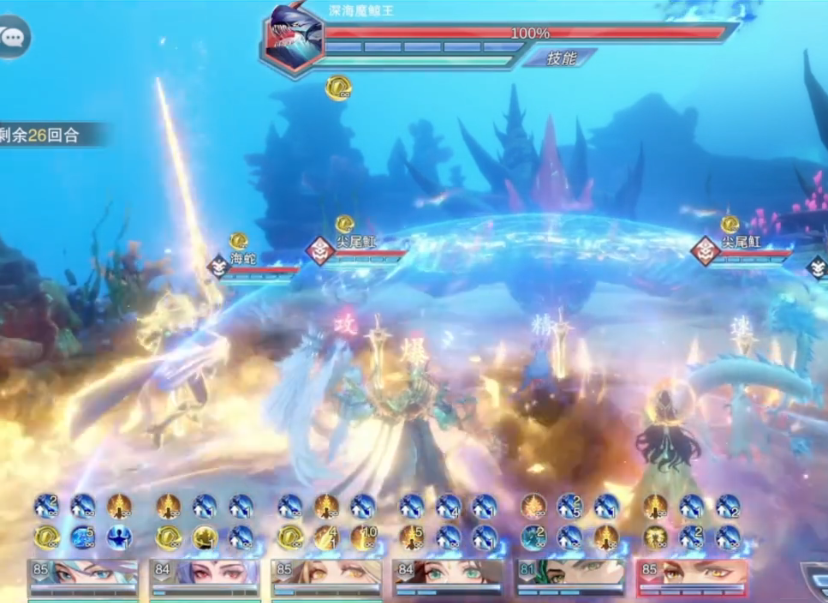This screenshot has width=828, height=603.
Task: Select the blonde level 85 hero portrait
Action: 327,575
